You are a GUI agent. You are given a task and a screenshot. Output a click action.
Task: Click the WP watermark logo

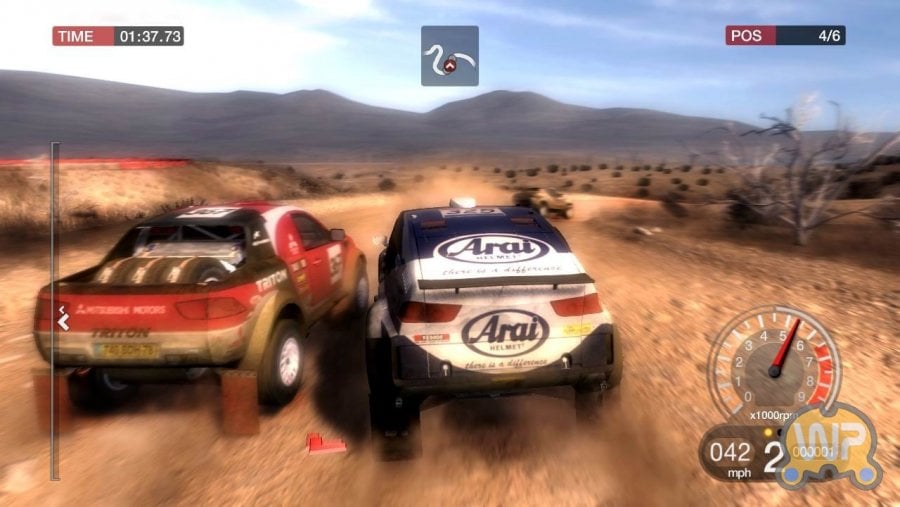tap(829, 442)
